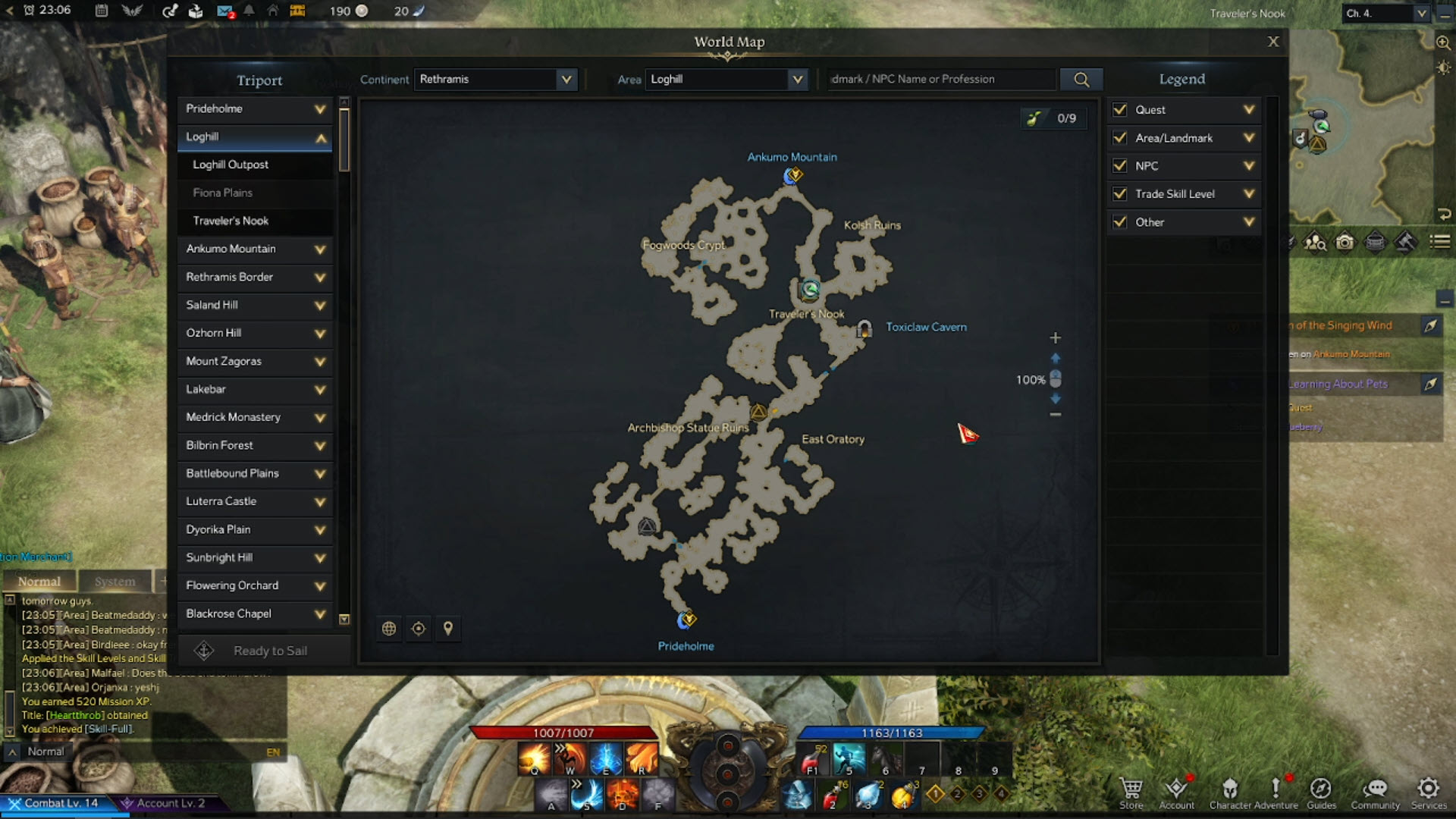This screenshot has width=1456, height=819.
Task: Open the Area dropdown showing Loghill
Action: [726, 79]
